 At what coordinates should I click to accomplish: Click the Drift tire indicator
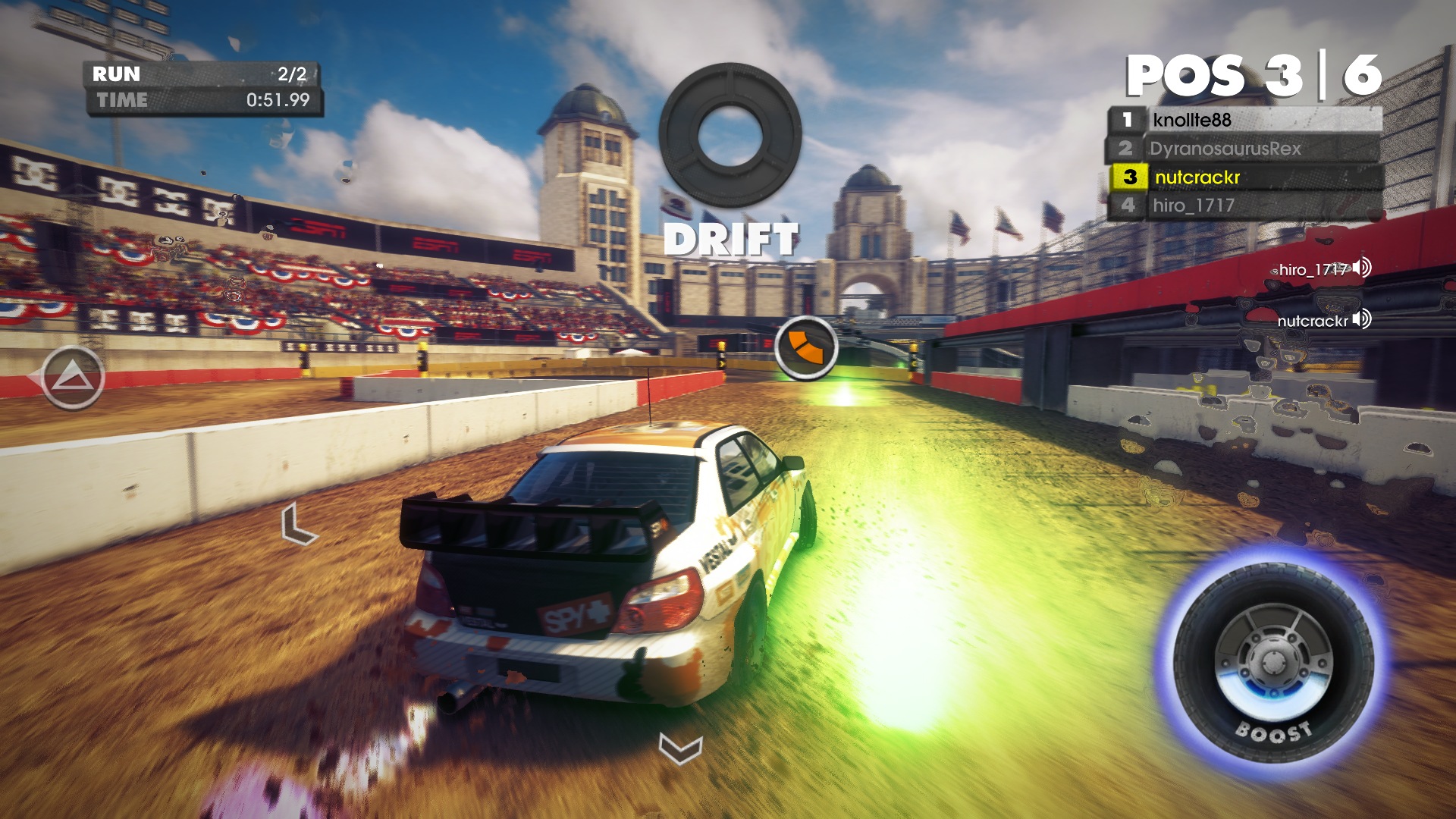(730, 135)
